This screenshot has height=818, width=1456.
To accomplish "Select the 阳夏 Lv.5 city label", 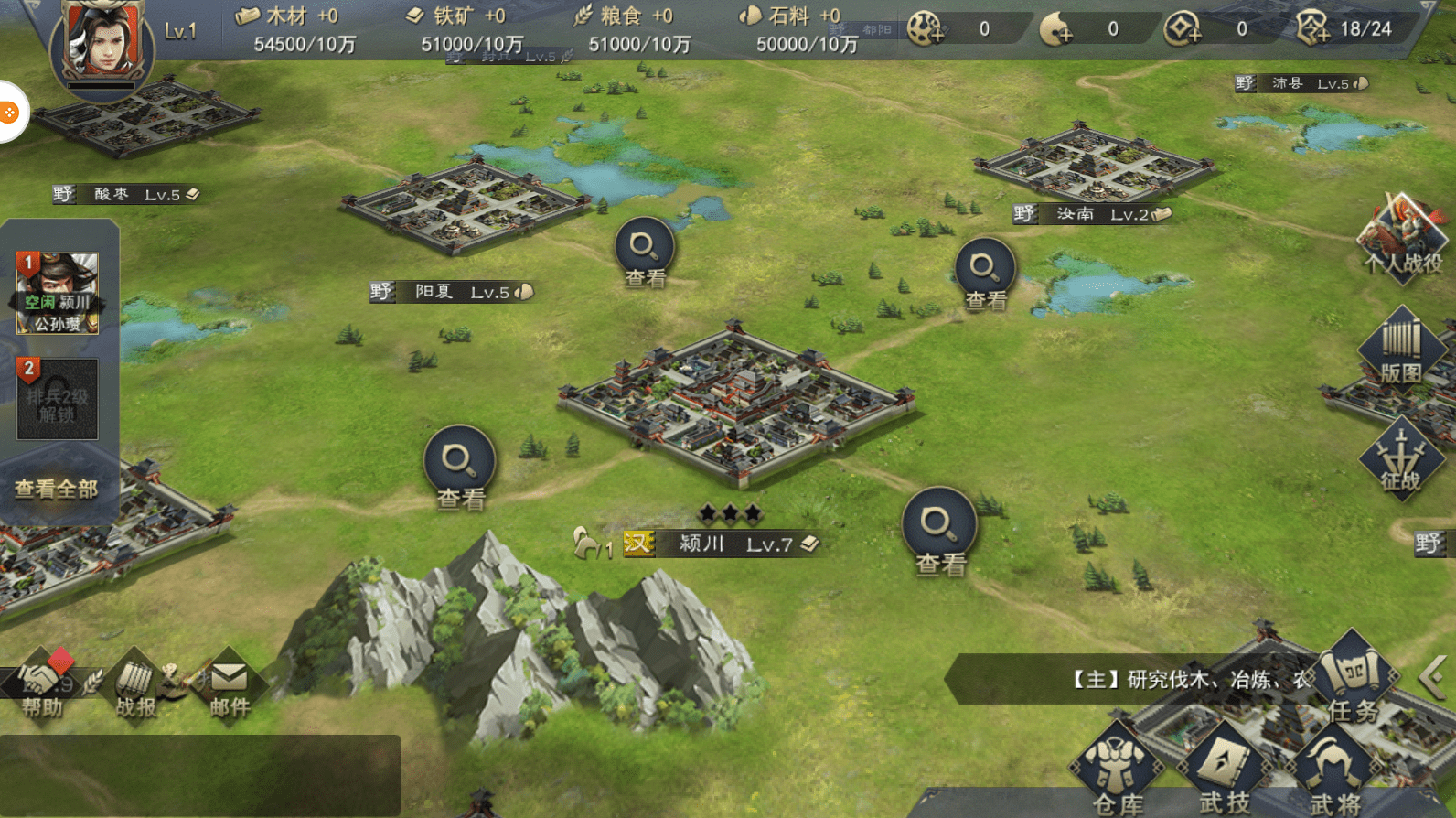I will coord(452,292).
